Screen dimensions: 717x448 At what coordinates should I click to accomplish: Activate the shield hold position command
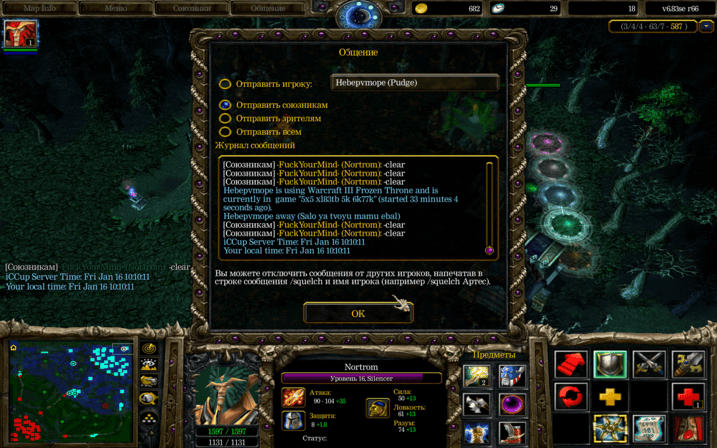(610, 364)
